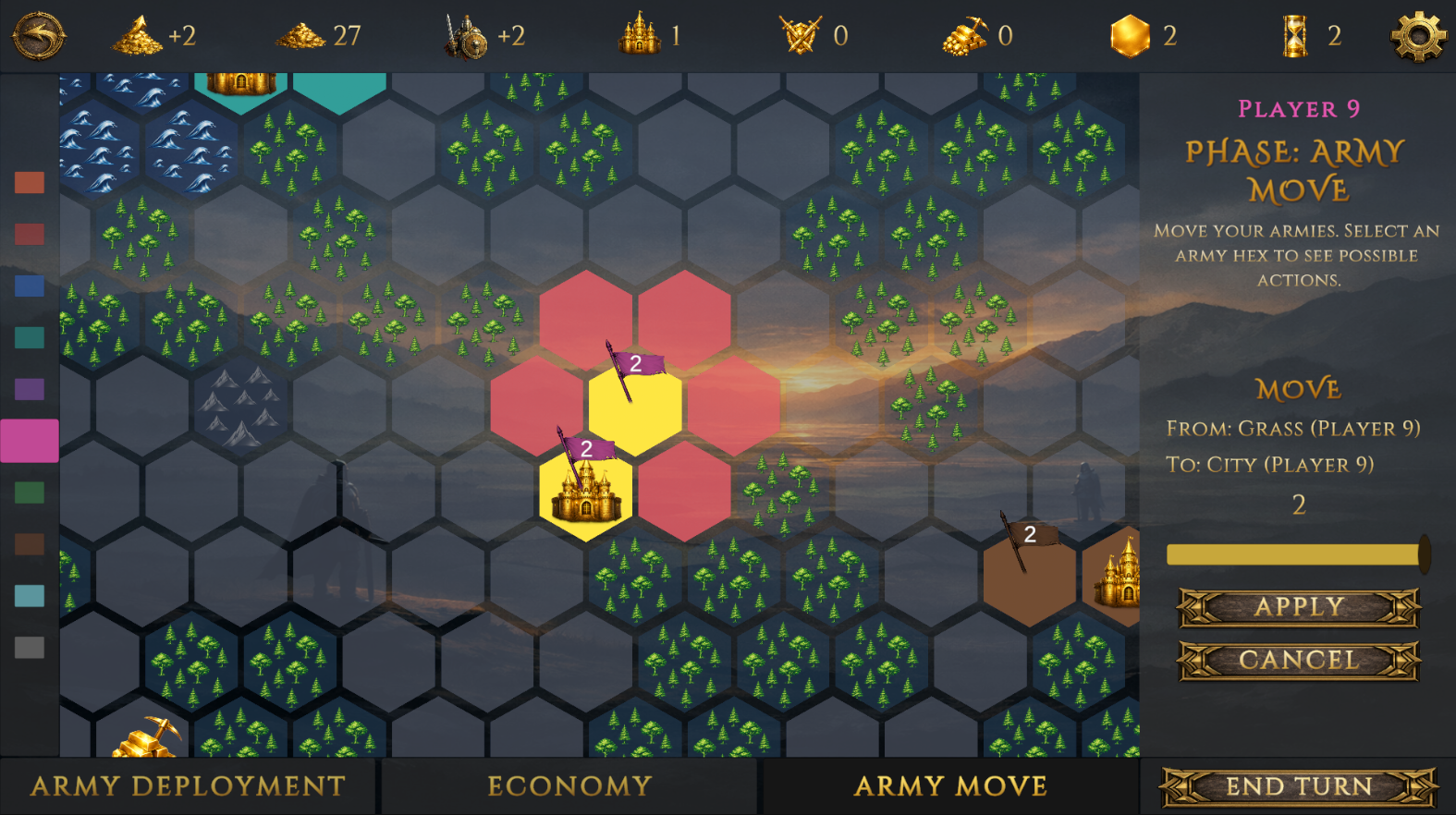Cancel the current army move
Viewport: 1456px width, 815px height.
pos(1298,660)
